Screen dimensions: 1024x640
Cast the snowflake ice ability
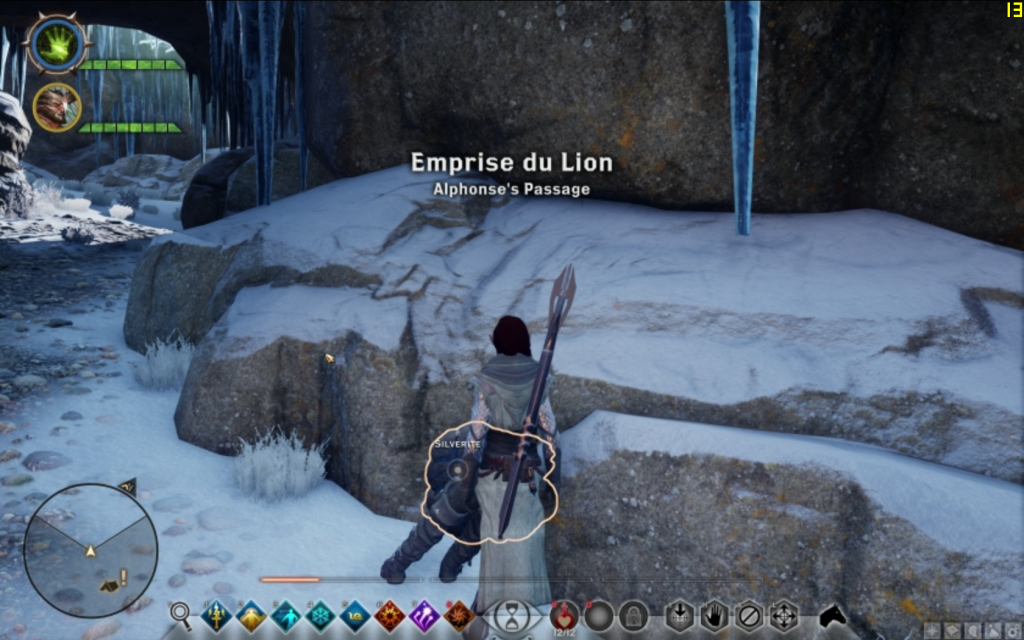[x=321, y=615]
